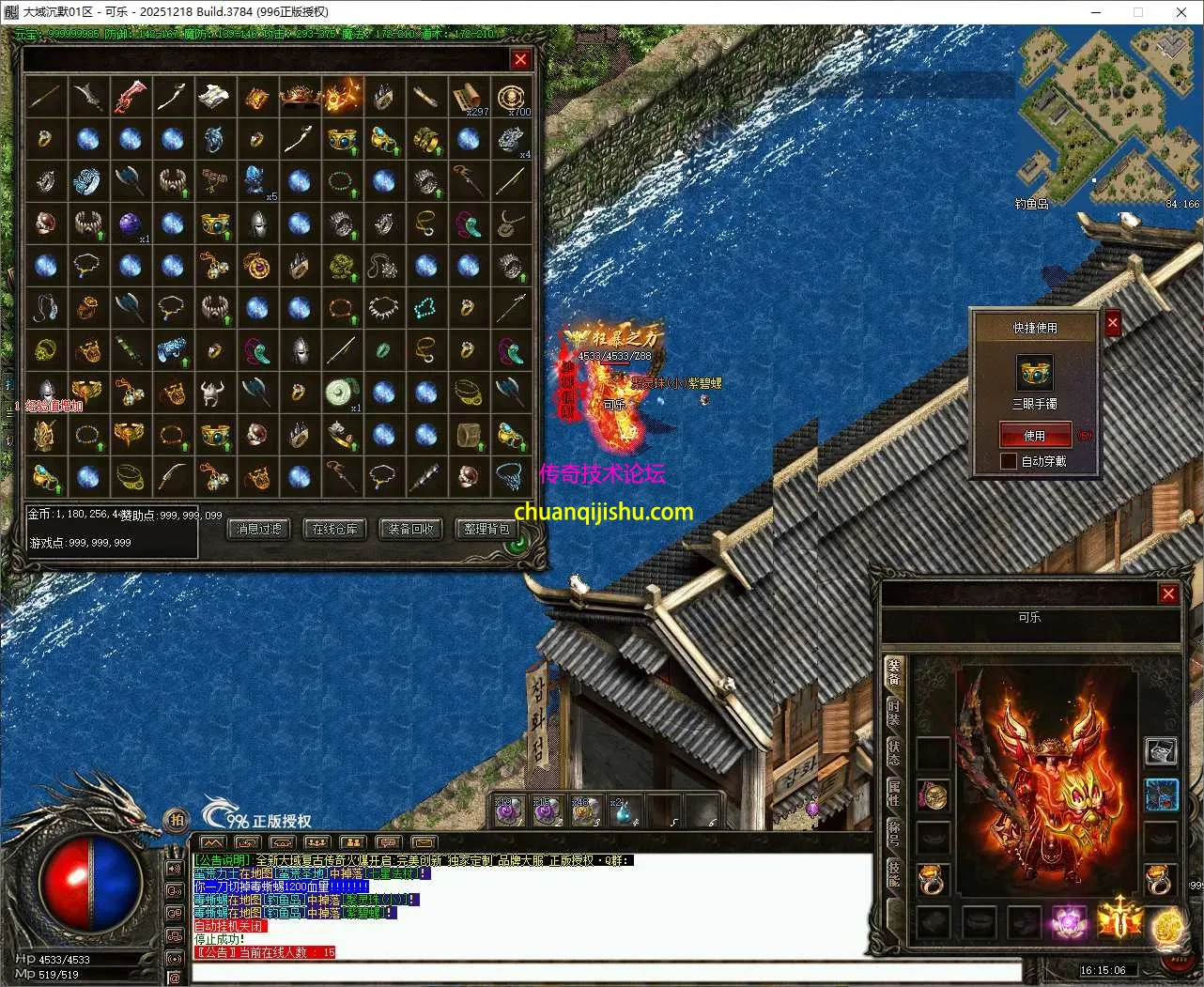Select the purple lotus equipment slot

click(1069, 921)
